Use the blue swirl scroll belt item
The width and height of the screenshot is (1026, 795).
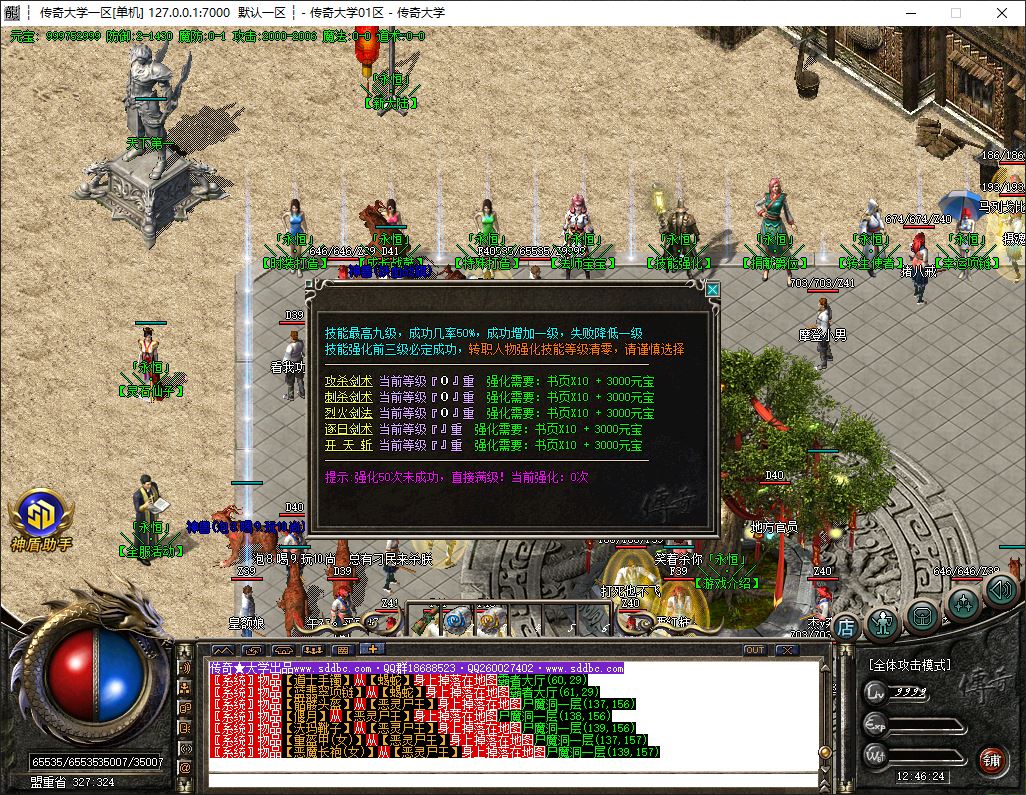pos(457,621)
